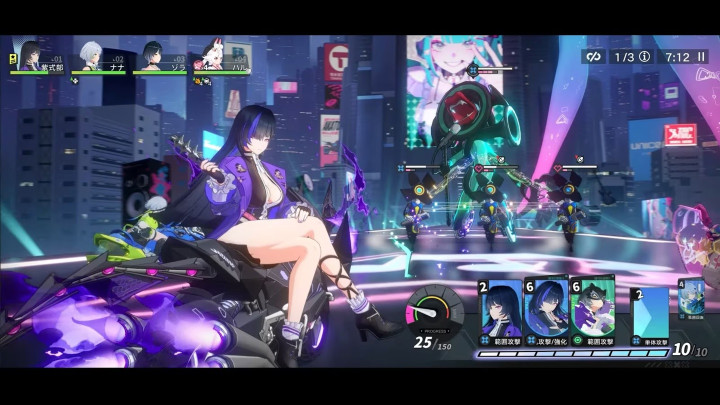The image size is (720, 405).
Task: Select party member ソラ portrait
Action: pos(152,54)
